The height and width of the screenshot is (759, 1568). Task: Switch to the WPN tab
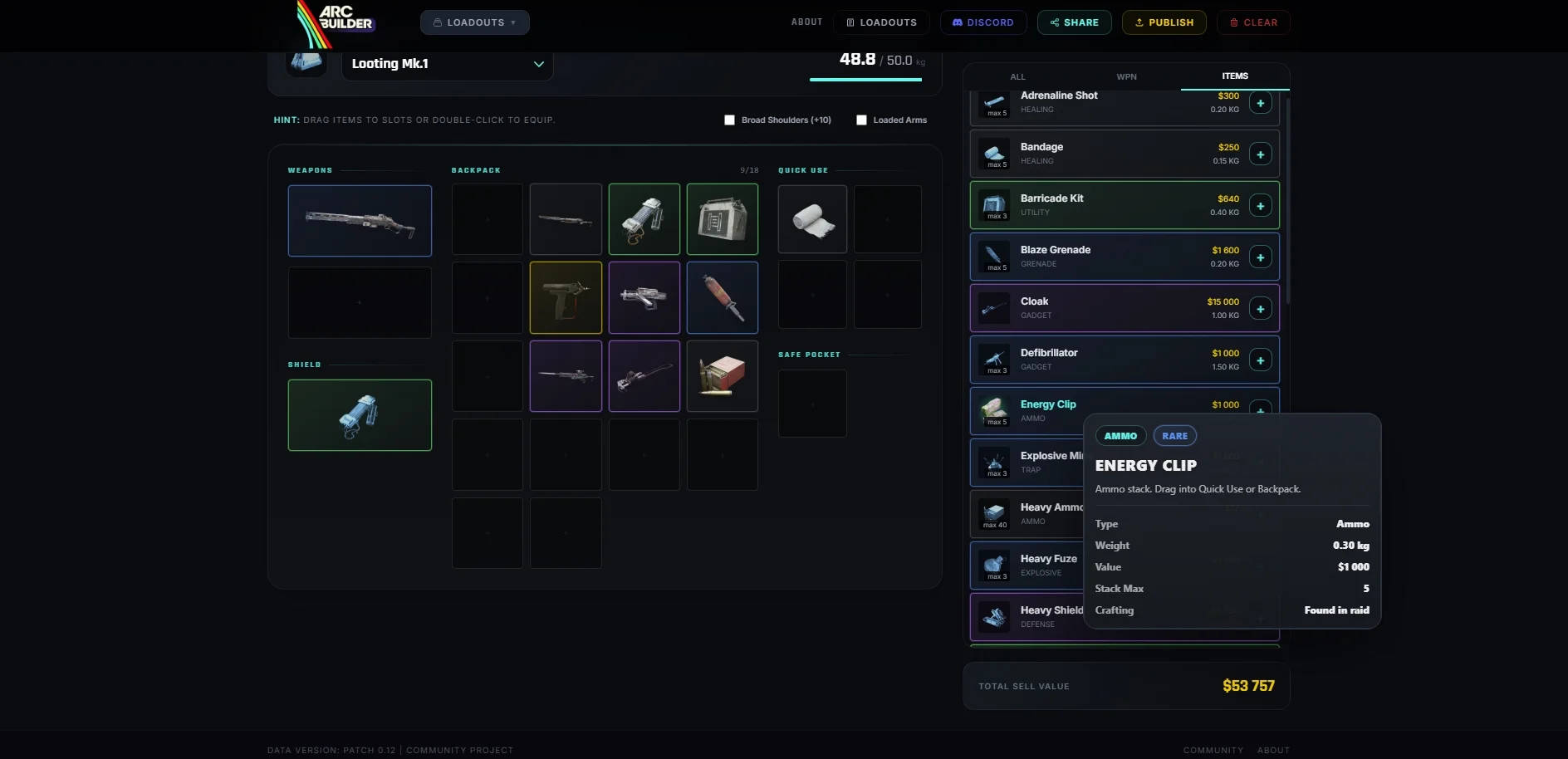click(1126, 76)
